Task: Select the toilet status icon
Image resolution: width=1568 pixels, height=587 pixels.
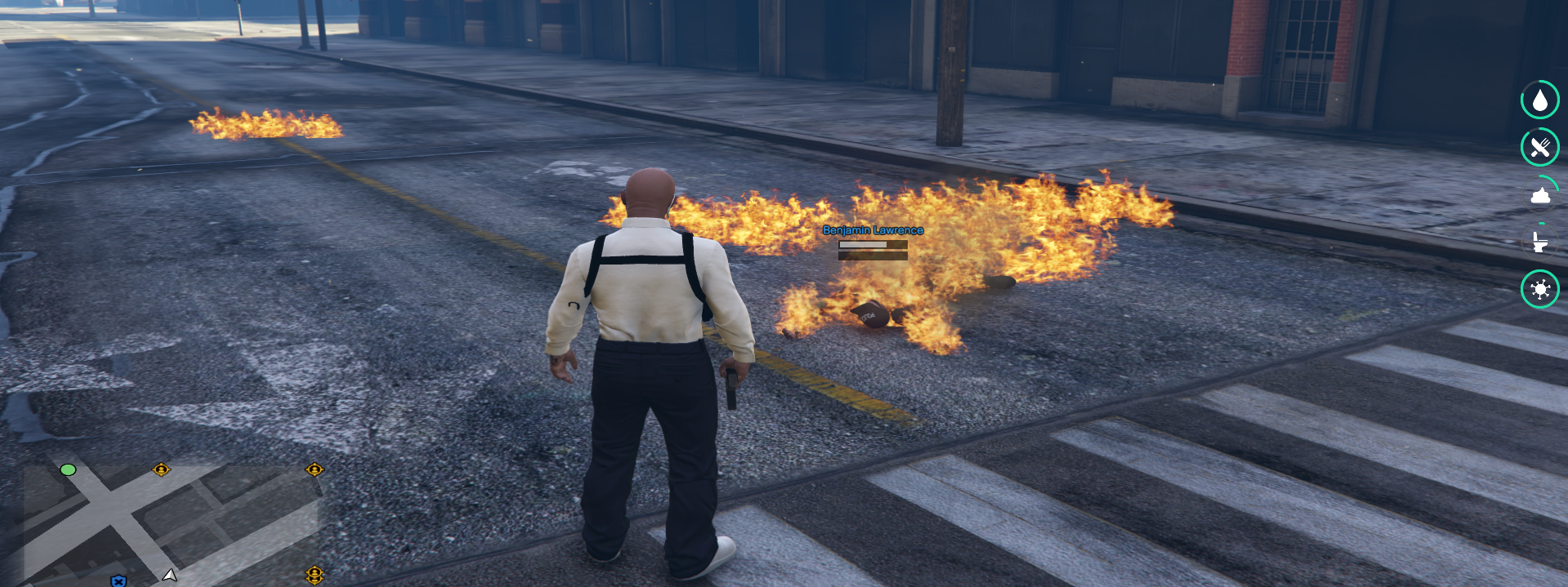Action: (1539, 242)
